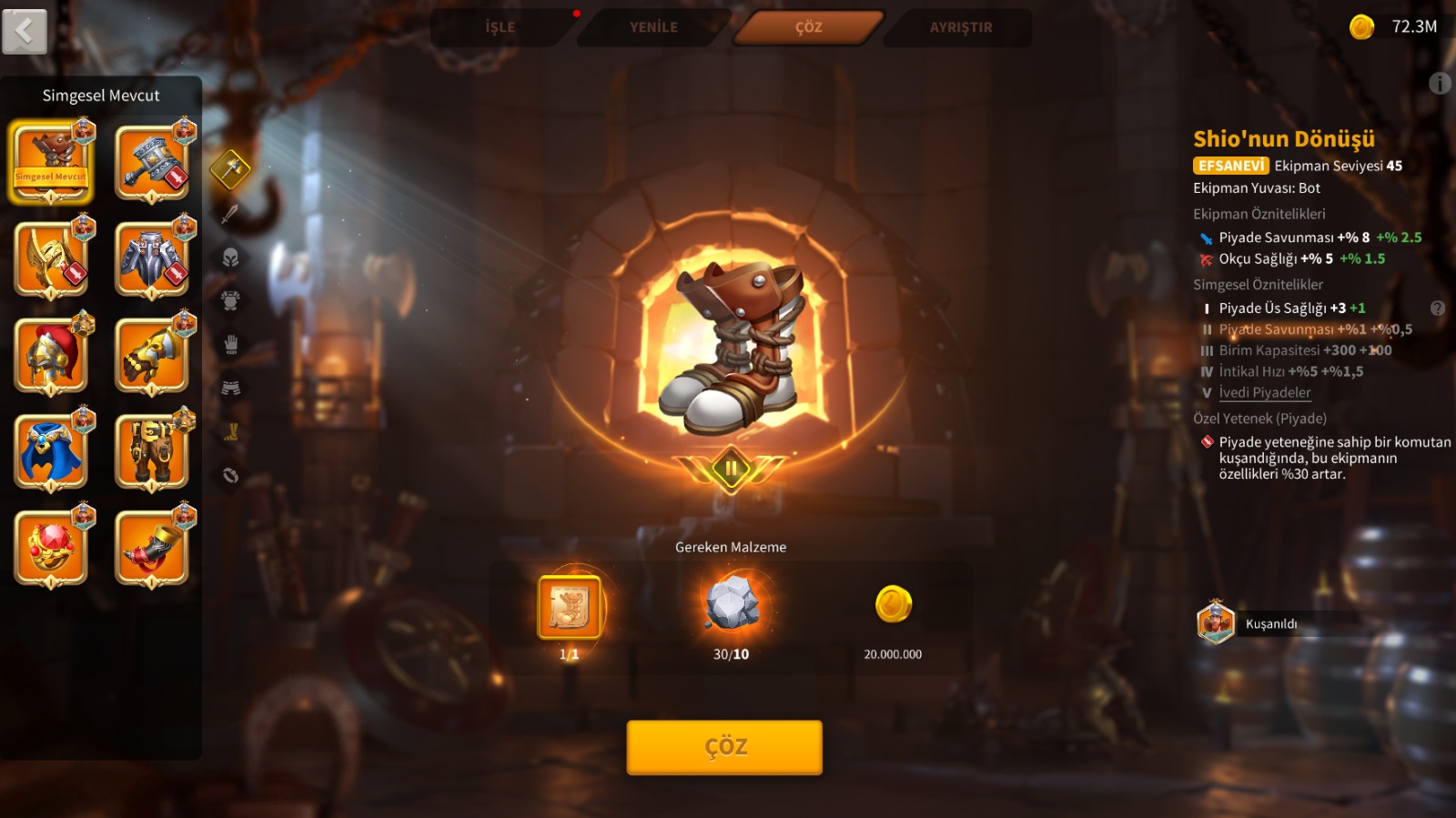
Task: Select the brown leather pants item
Action: (x=152, y=451)
